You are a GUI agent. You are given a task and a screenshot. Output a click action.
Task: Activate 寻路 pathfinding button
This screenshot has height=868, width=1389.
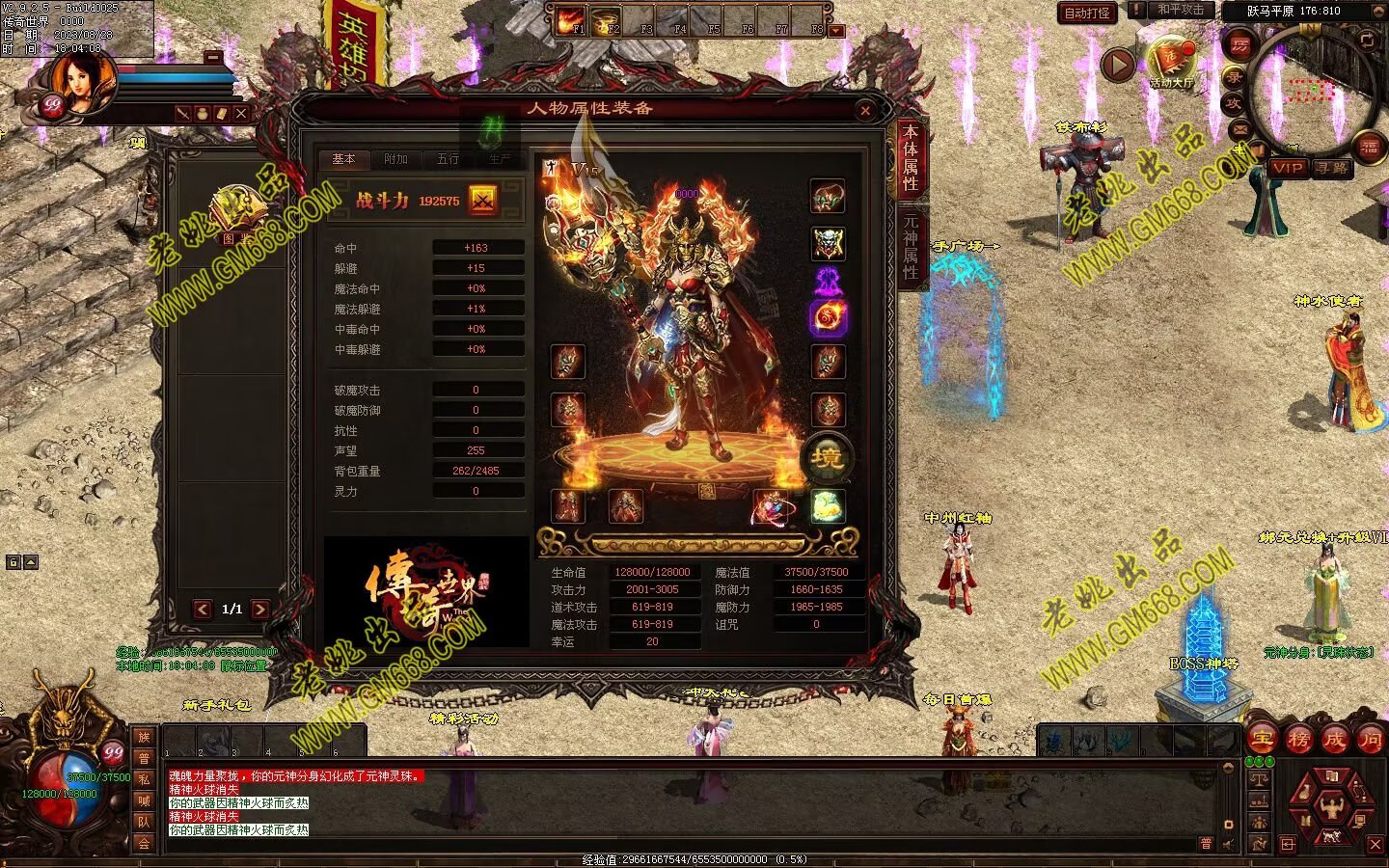tap(1332, 167)
